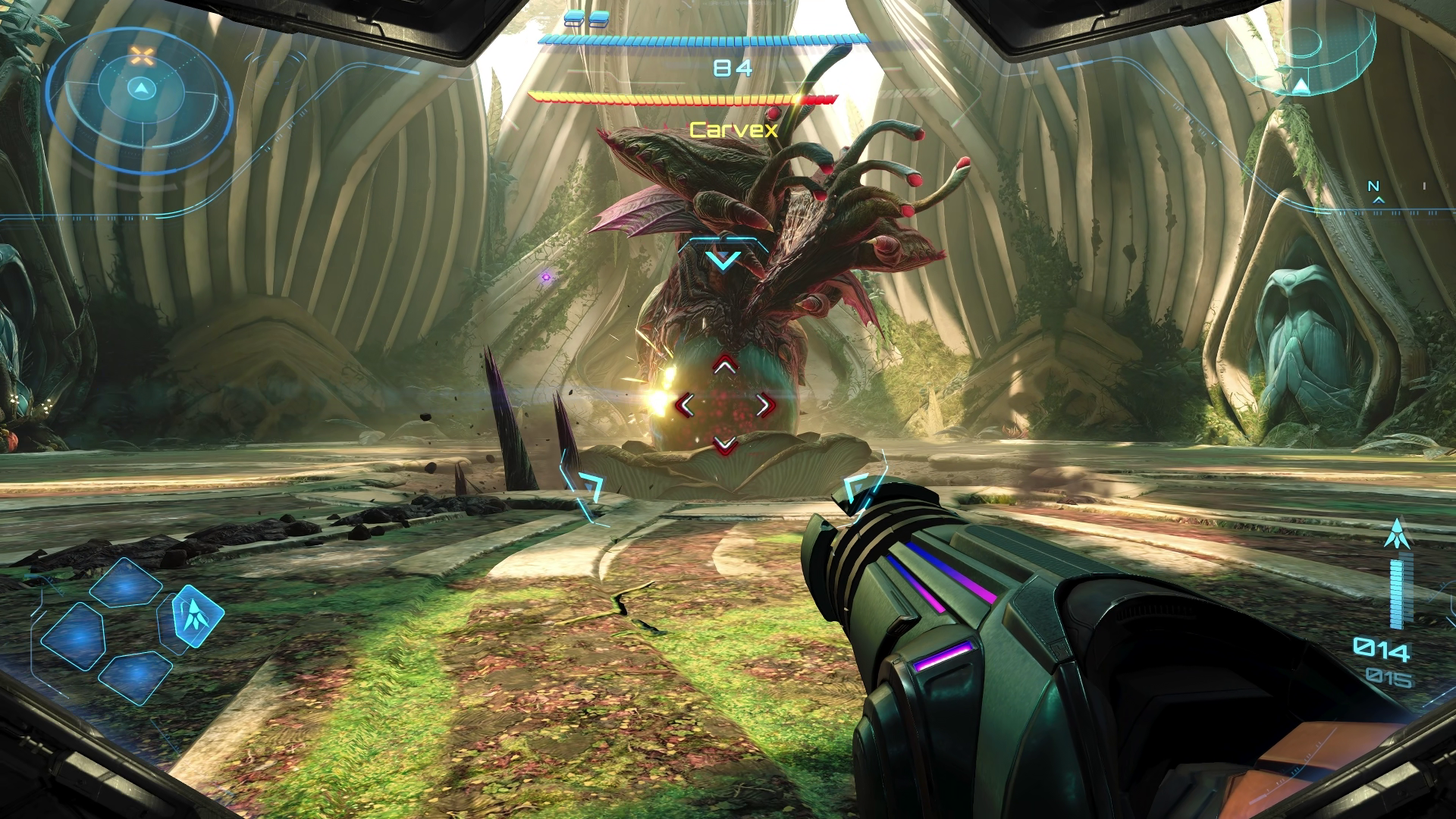This screenshot has height=819, width=1456.
Task: Click the missile icon above the ammo gauge
Action: point(1395,534)
